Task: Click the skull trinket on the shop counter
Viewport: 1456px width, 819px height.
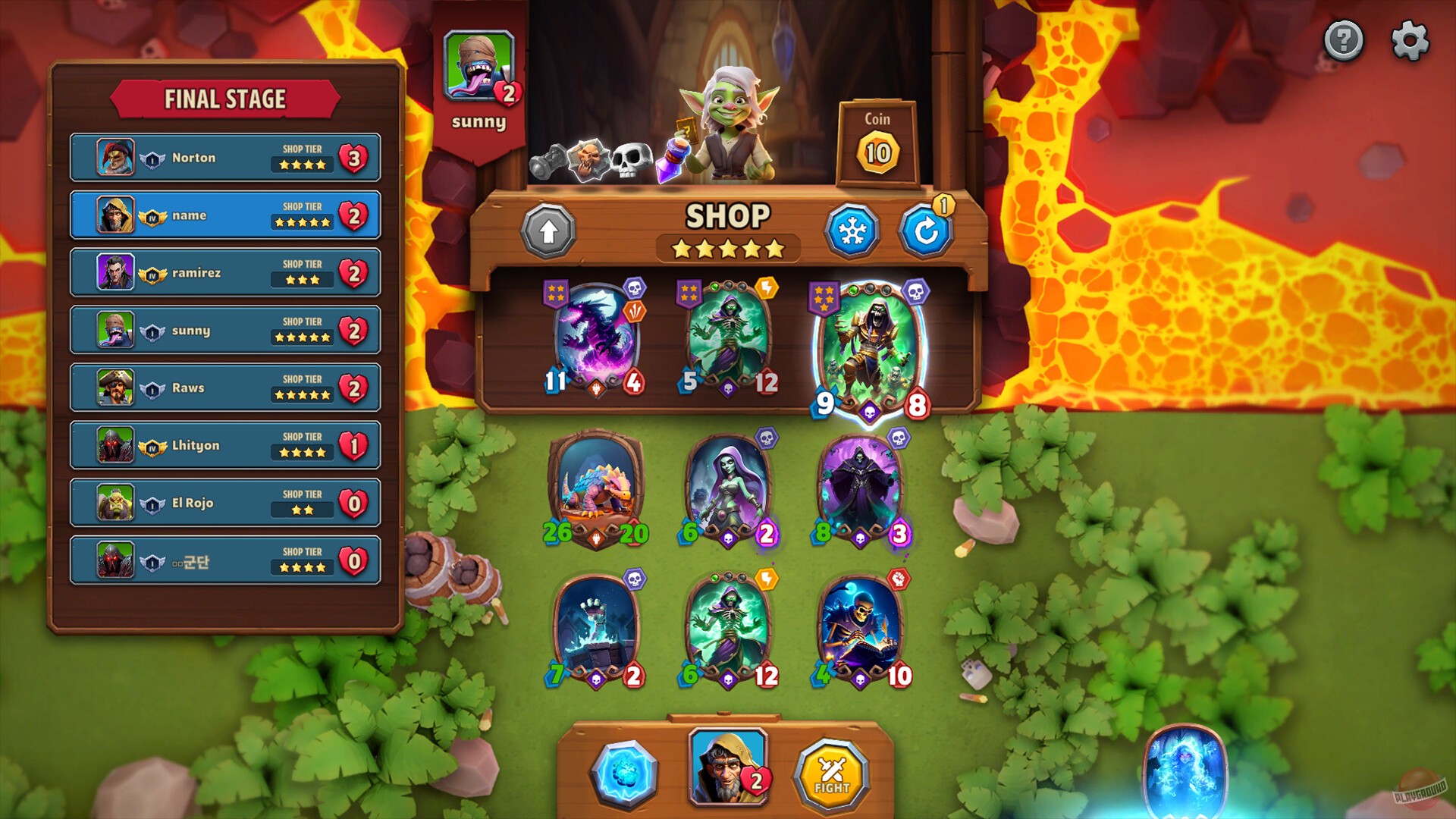Action: click(632, 158)
